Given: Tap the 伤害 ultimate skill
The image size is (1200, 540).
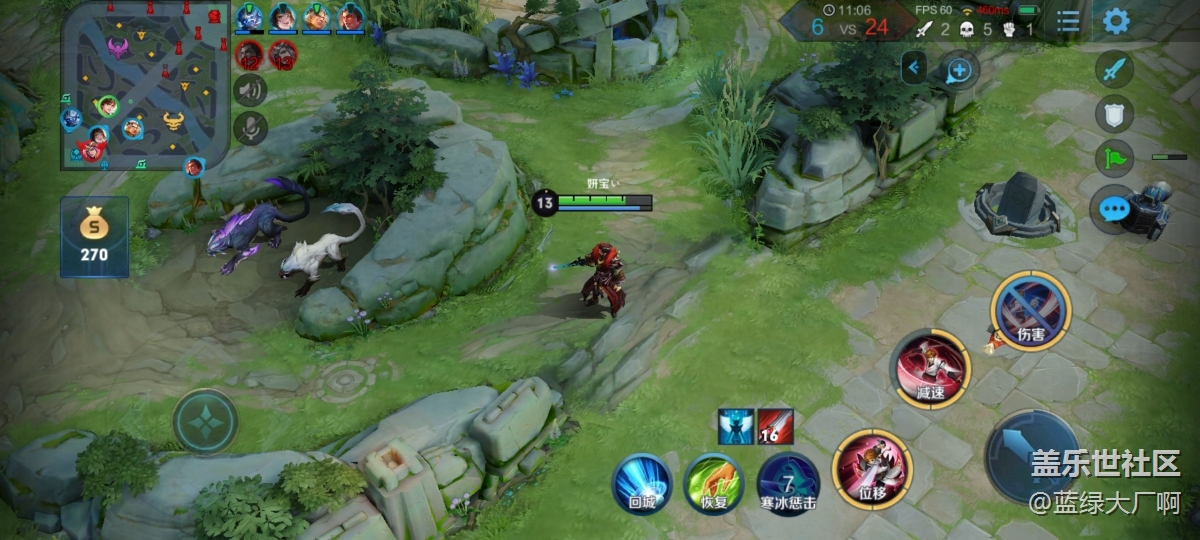Looking at the screenshot, I should 1030,310.
